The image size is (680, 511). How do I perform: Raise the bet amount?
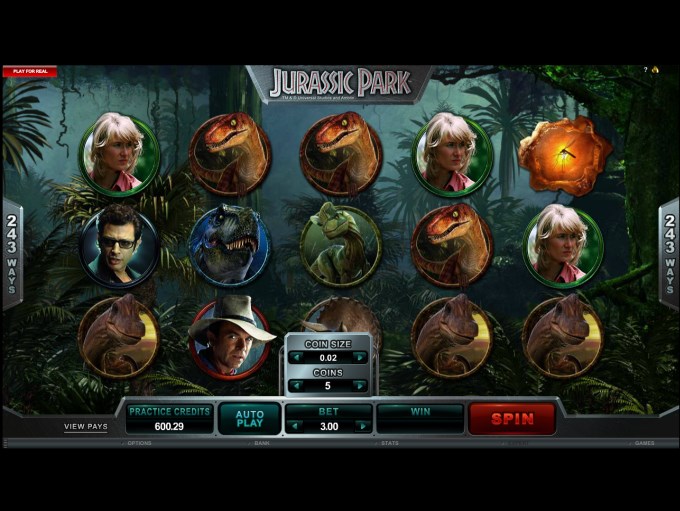click(x=365, y=426)
